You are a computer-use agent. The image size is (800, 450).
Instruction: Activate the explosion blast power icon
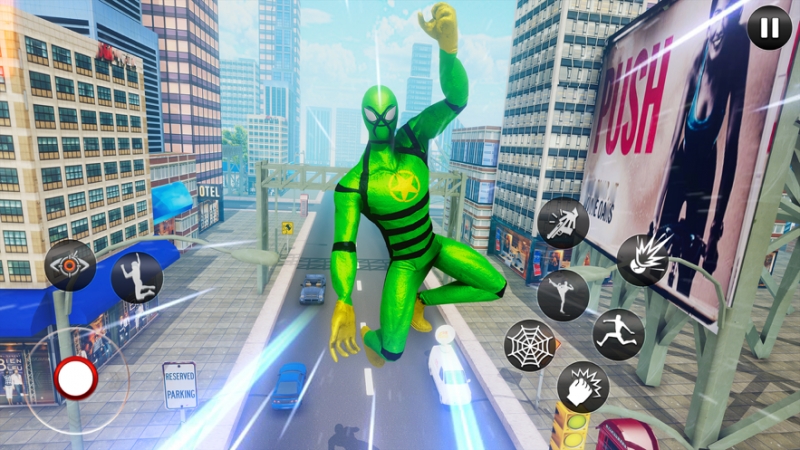[642, 260]
